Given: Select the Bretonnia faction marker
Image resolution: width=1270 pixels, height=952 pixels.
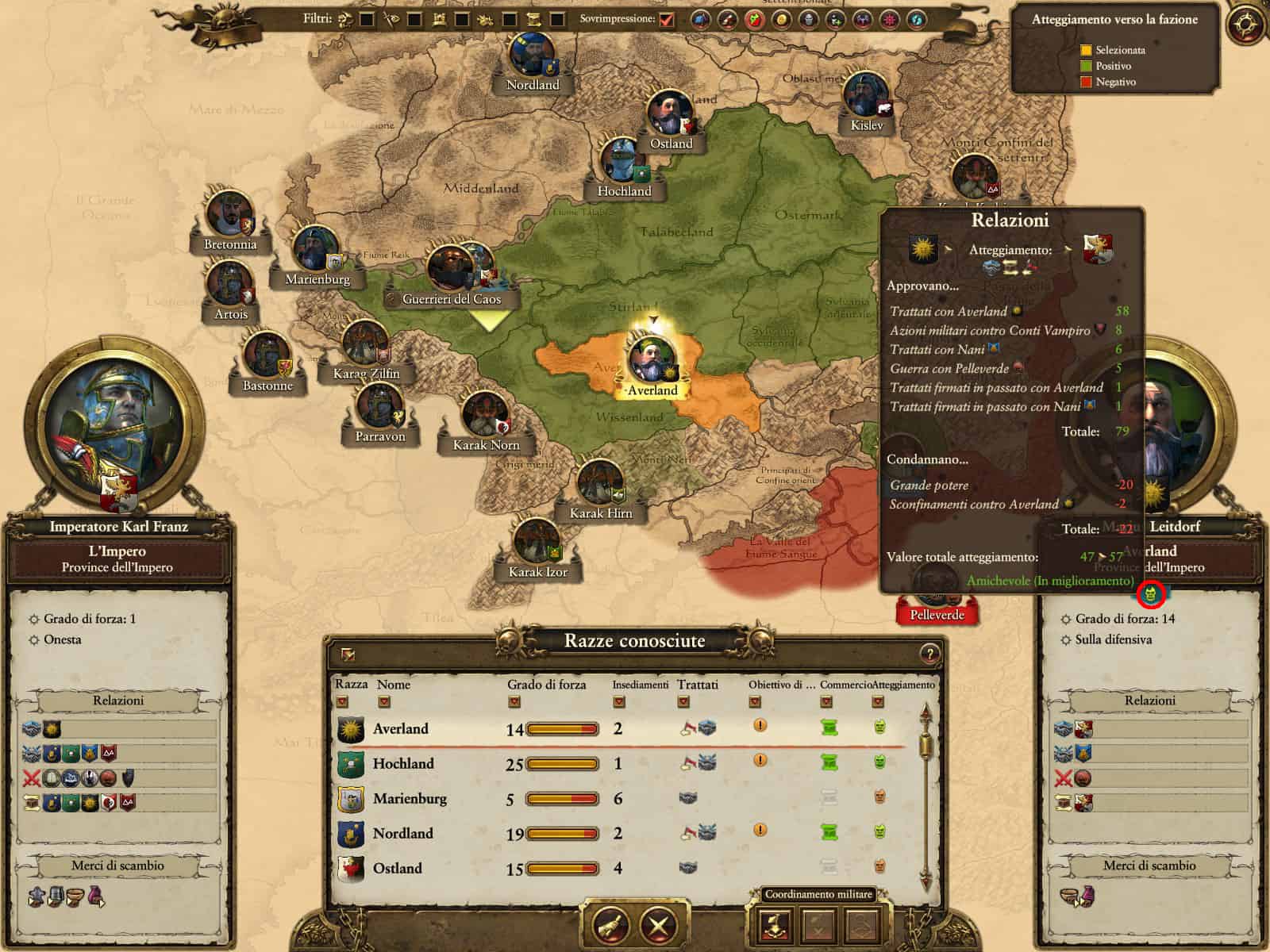Looking at the screenshot, I should (x=229, y=213).
